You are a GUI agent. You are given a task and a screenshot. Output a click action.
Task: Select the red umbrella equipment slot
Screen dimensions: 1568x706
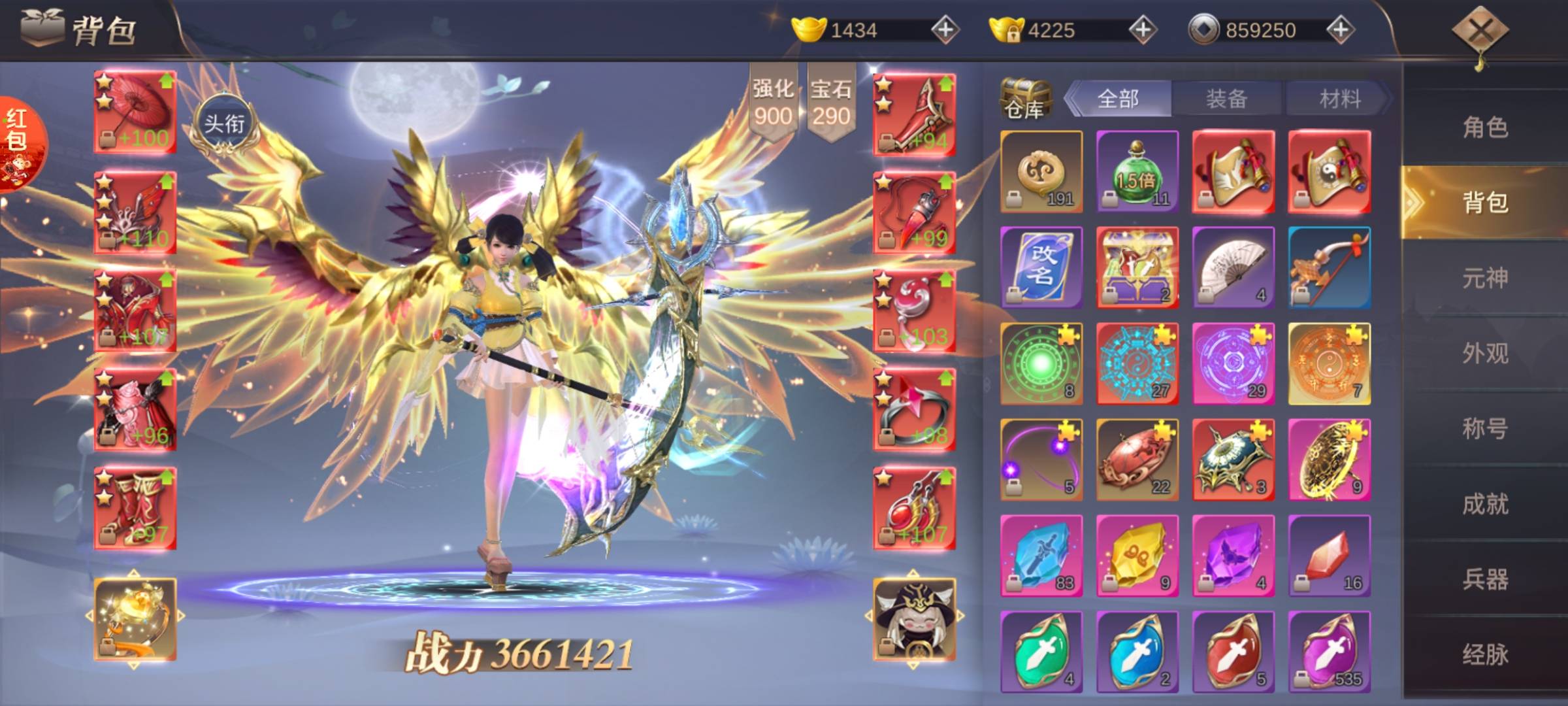[135, 112]
